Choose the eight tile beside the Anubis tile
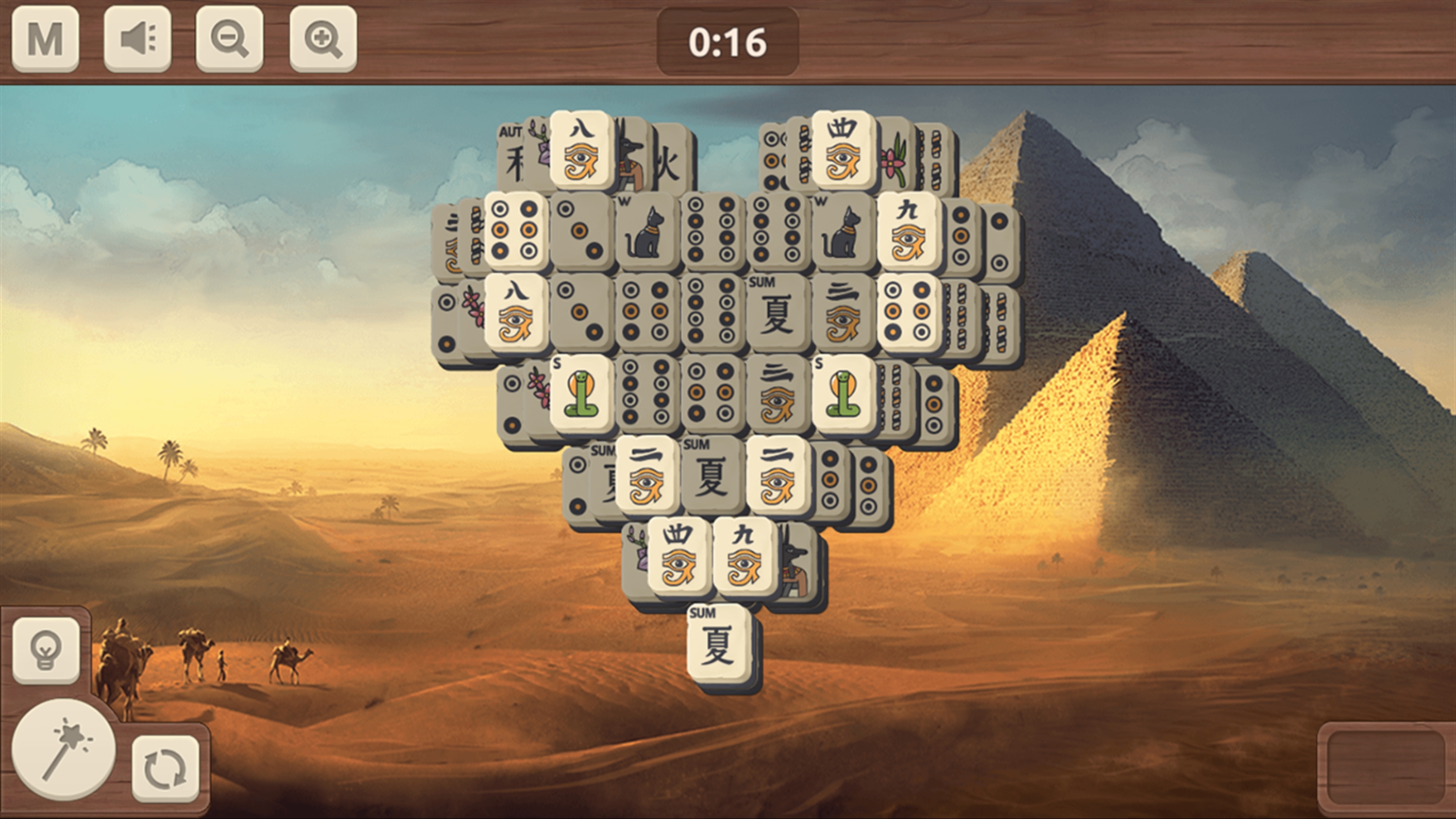1456x819 pixels. click(x=581, y=150)
